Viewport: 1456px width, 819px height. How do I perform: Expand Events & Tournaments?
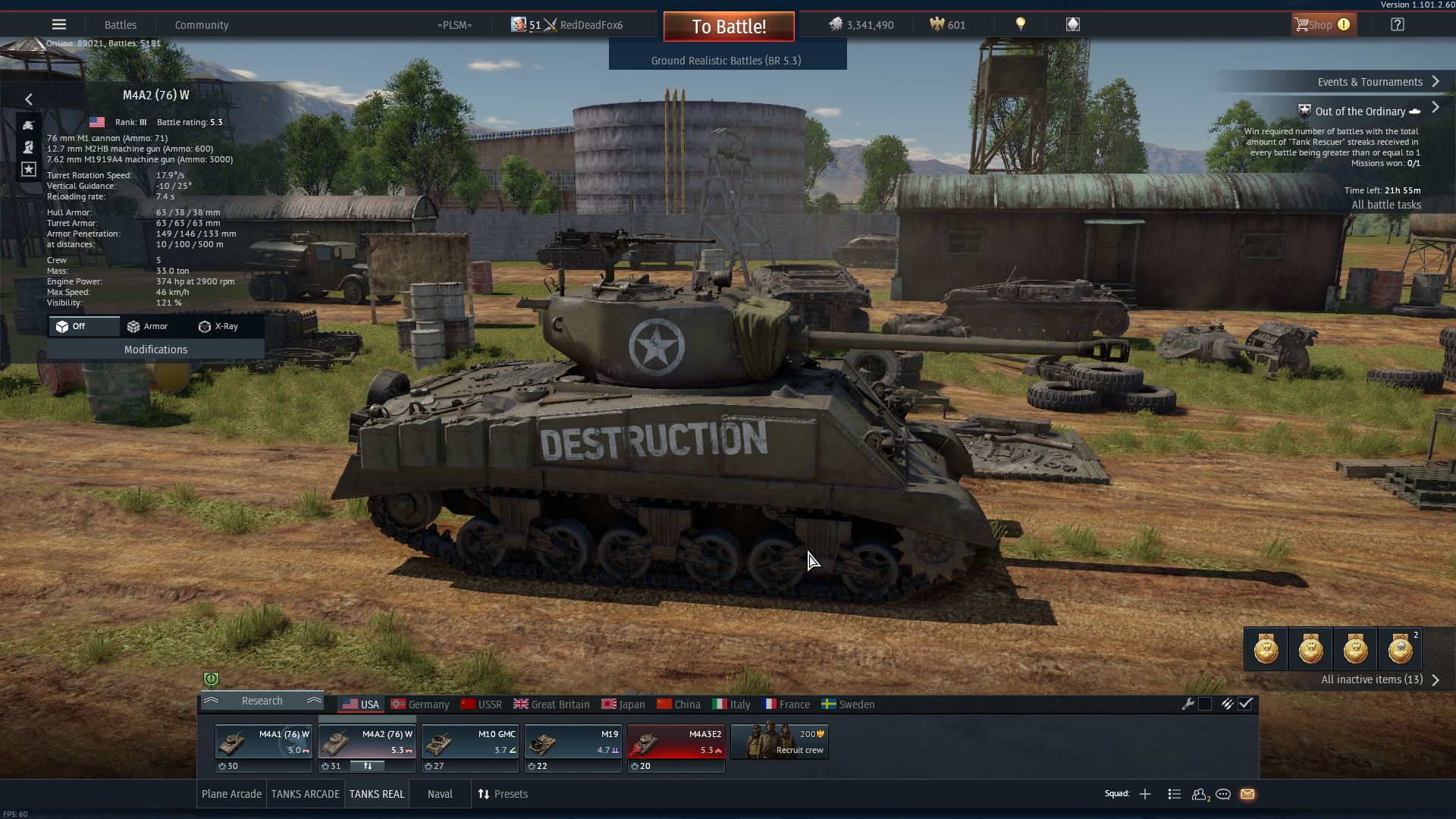pos(1377,82)
